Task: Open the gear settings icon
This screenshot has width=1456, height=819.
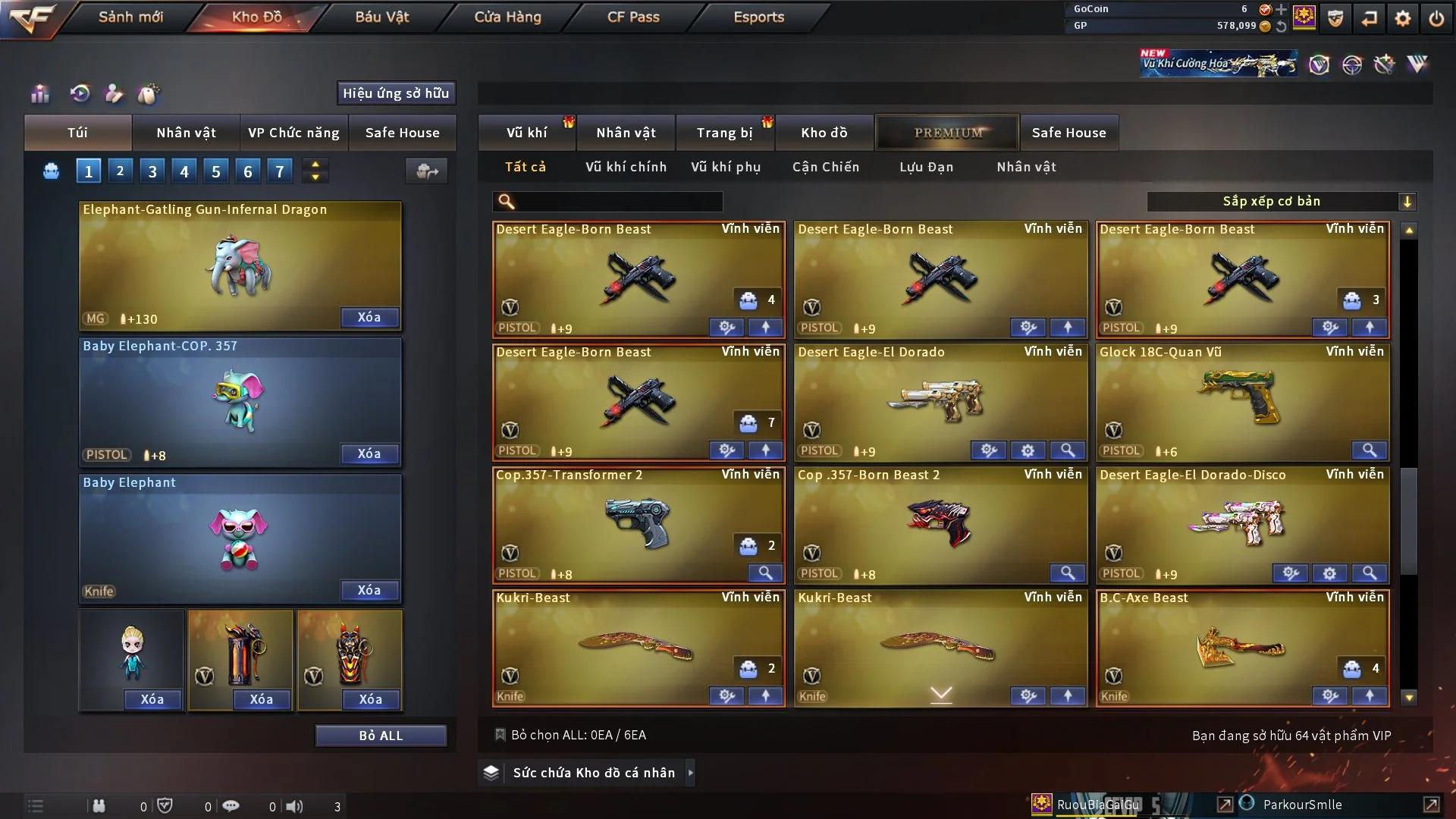Action: 1403,18
